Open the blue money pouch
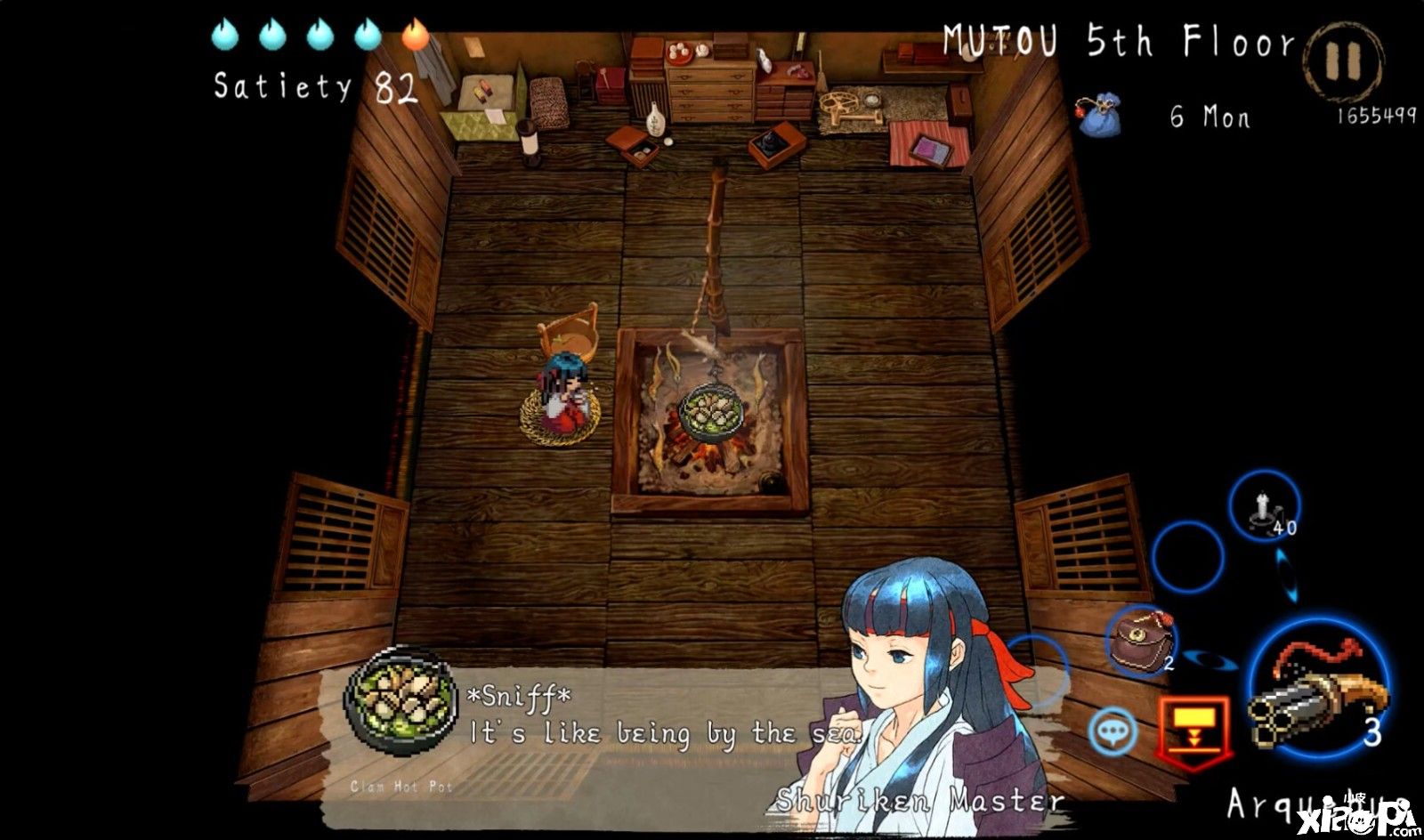This screenshot has width=1424, height=840. pos(1097,117)
